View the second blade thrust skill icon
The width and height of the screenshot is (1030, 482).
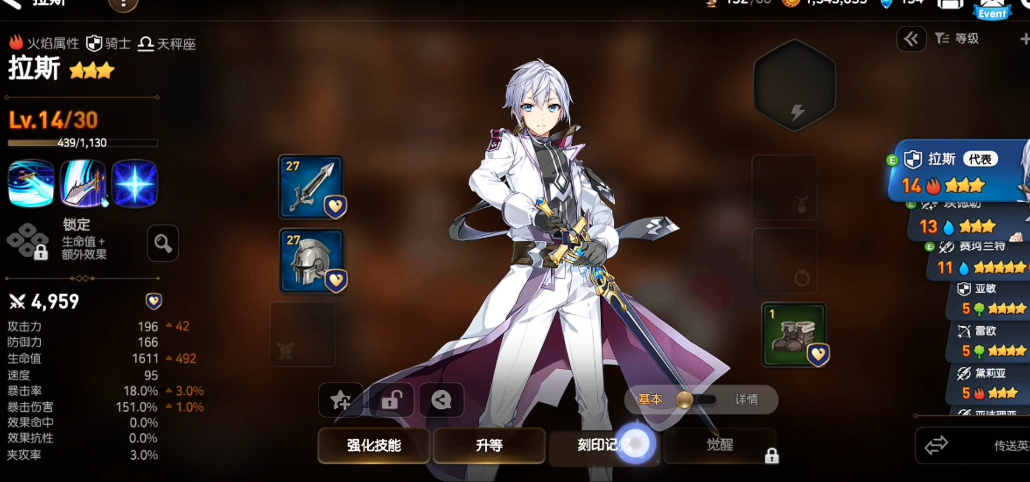pyautogui.click(x=83, y=183)
